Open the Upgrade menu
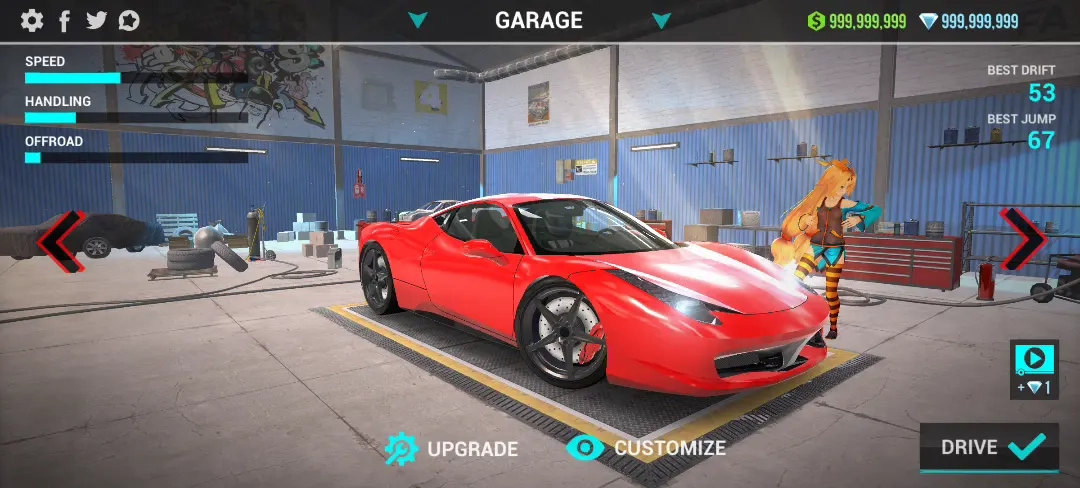Screen dimensions: 1080x488 tap(452, 448)
